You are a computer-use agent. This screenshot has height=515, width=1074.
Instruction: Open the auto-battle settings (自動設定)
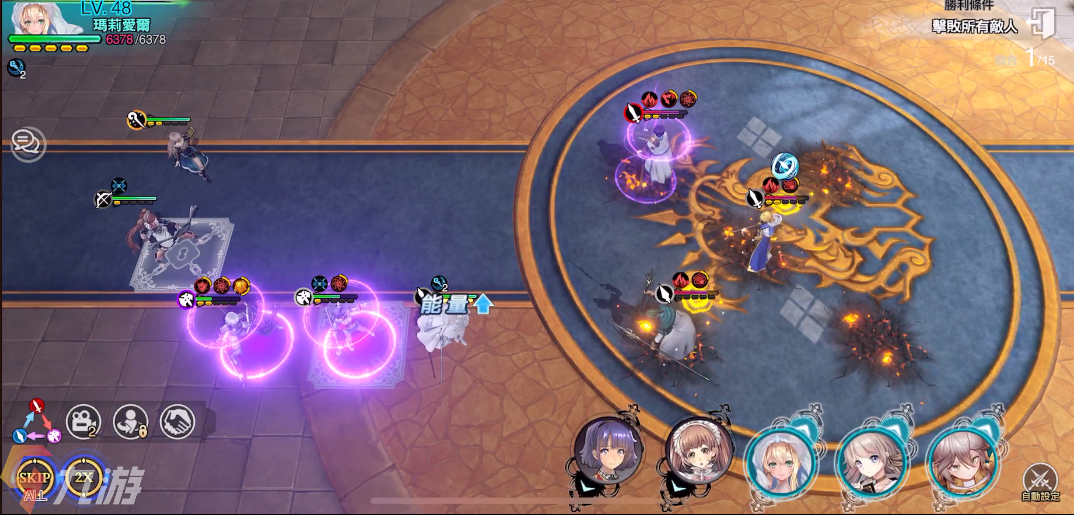1040,482
